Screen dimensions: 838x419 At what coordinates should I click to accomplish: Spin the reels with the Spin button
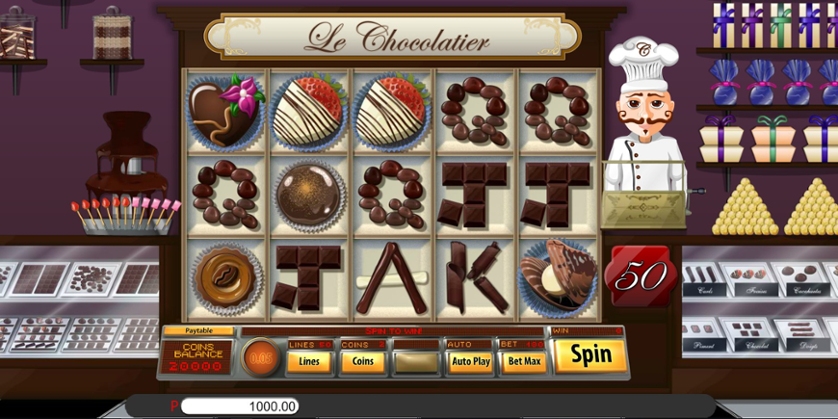590,355
